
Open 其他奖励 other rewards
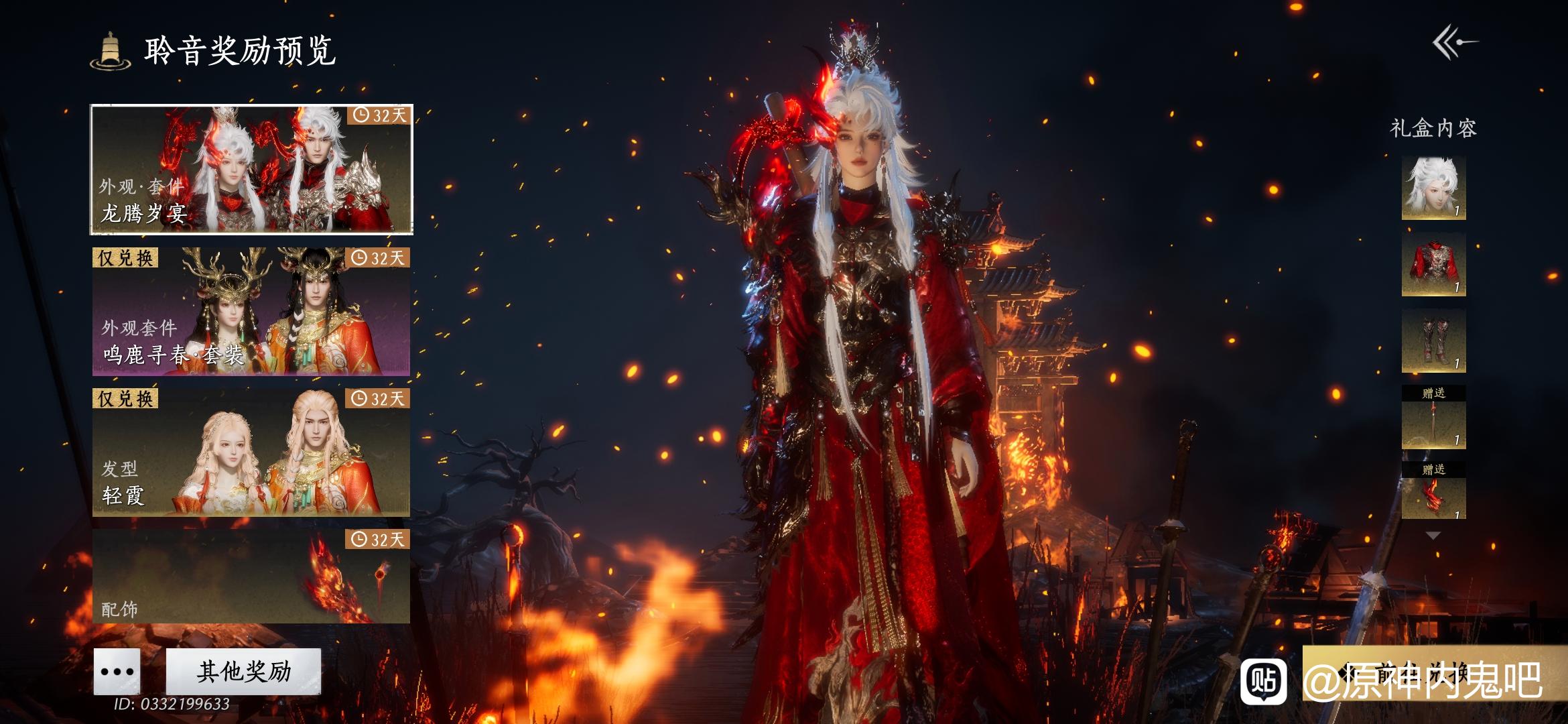point(243,671)
